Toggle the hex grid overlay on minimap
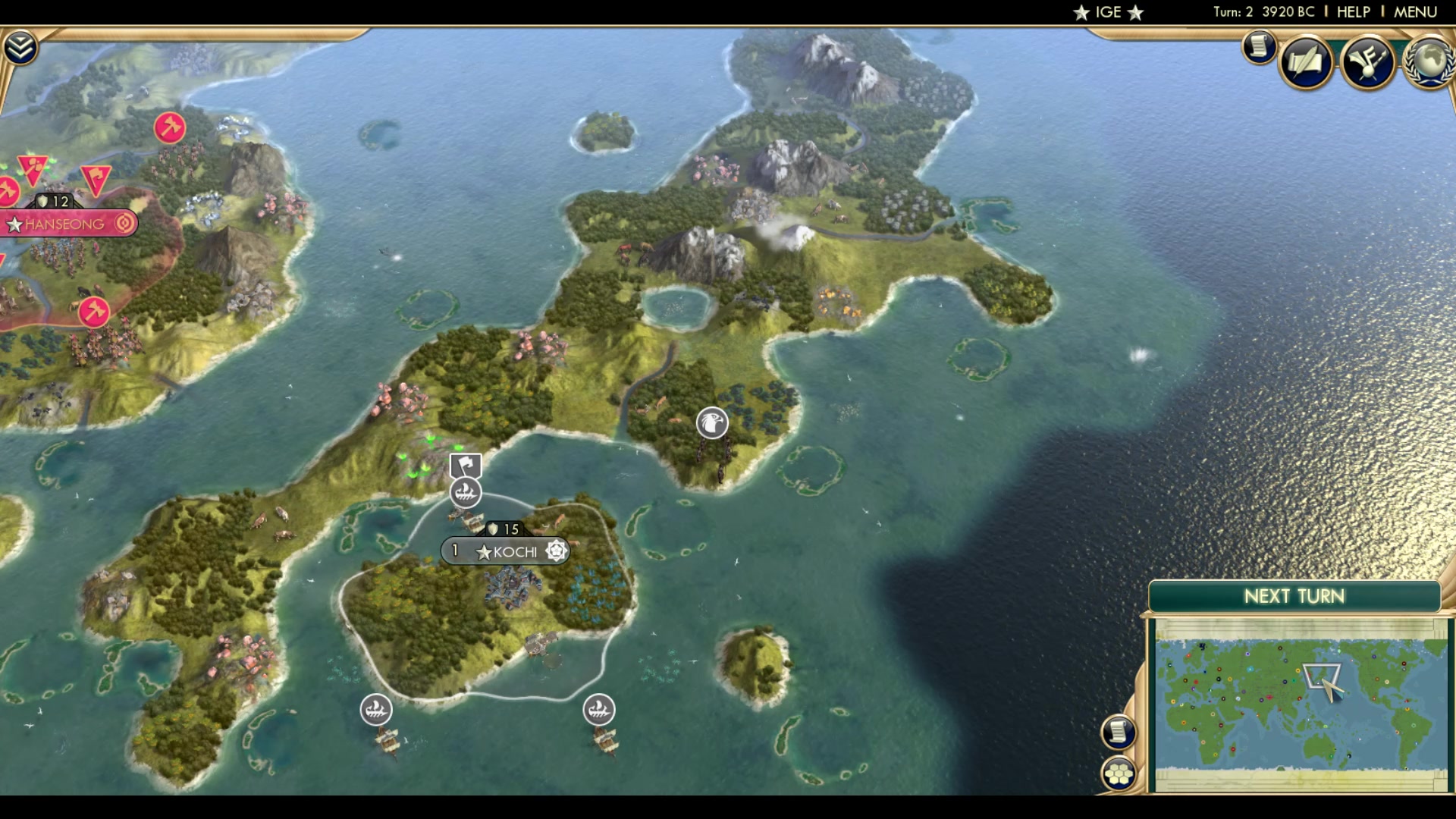 click(1119, 775)
